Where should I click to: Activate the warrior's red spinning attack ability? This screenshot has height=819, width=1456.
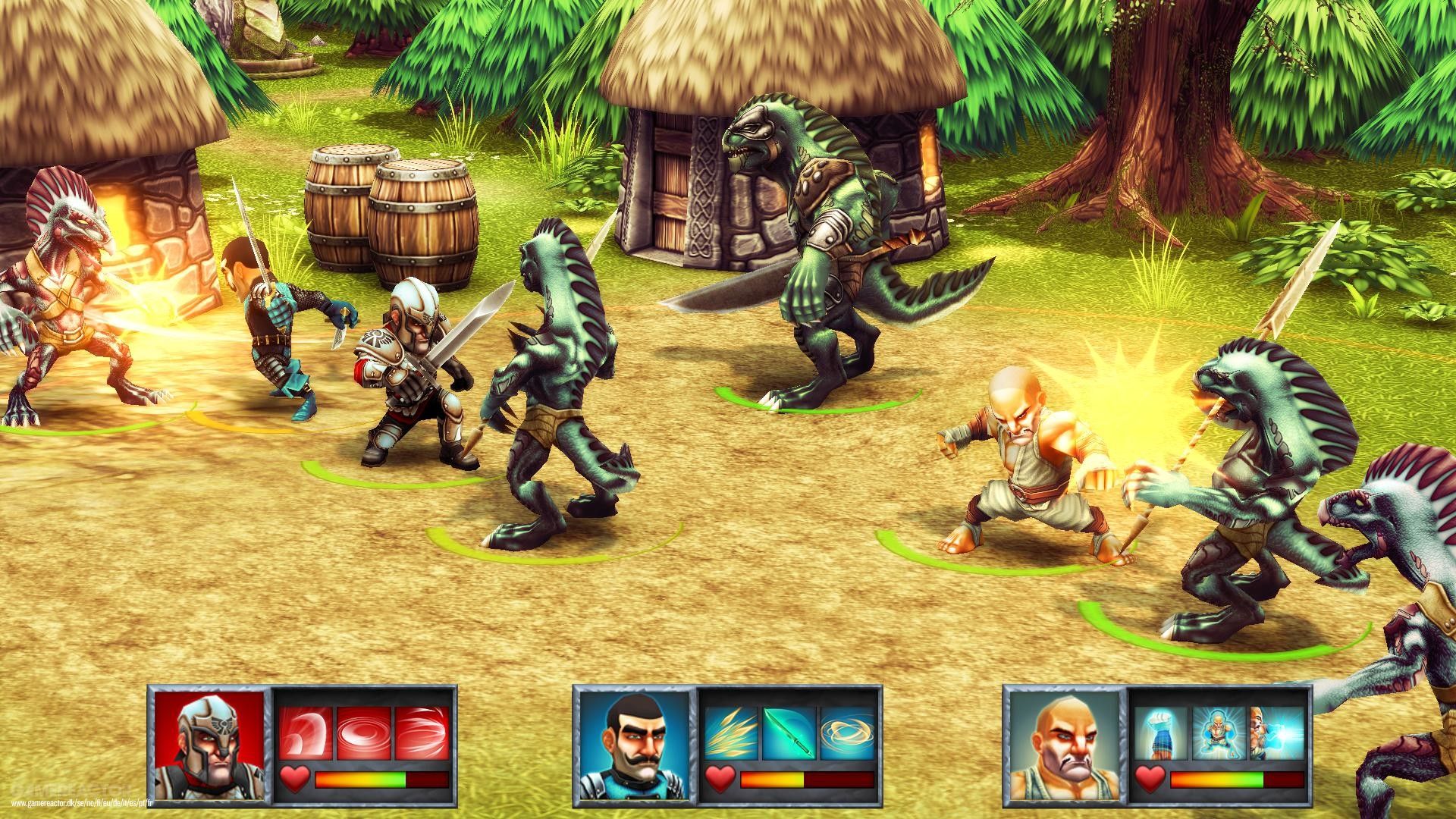[362, 732]
